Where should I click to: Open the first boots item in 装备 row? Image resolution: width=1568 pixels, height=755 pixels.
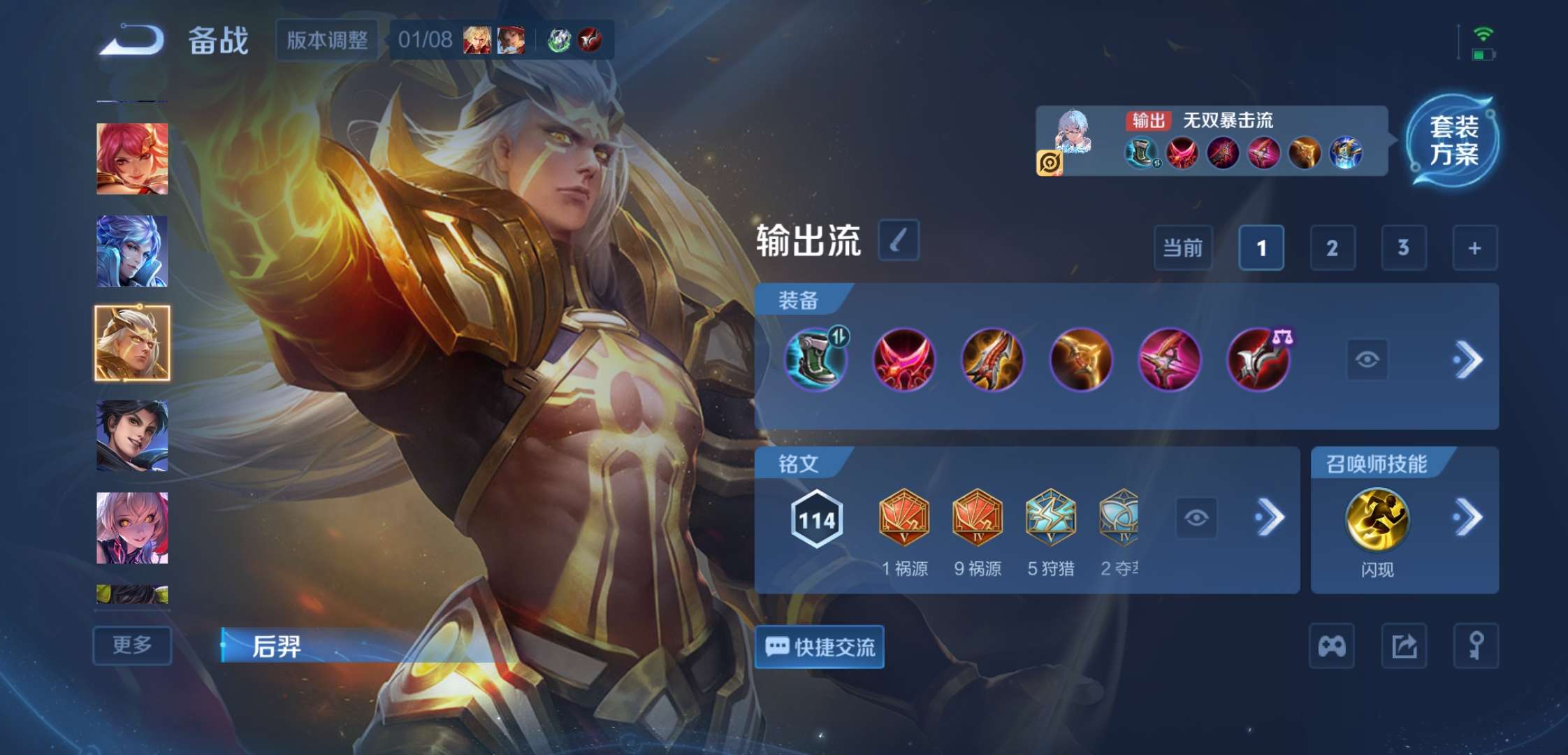[x=816, y=361]
